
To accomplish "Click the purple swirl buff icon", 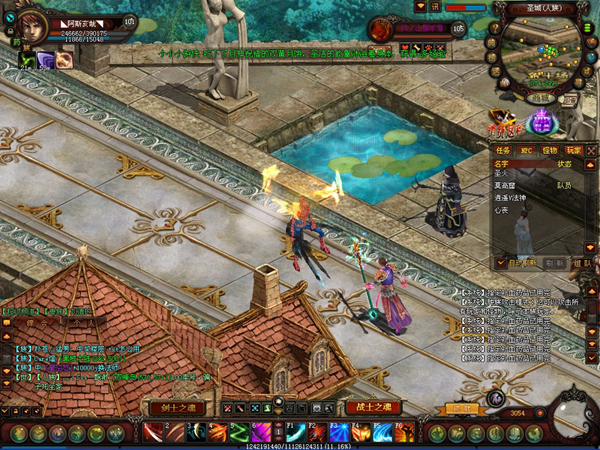I will [46, 61].
